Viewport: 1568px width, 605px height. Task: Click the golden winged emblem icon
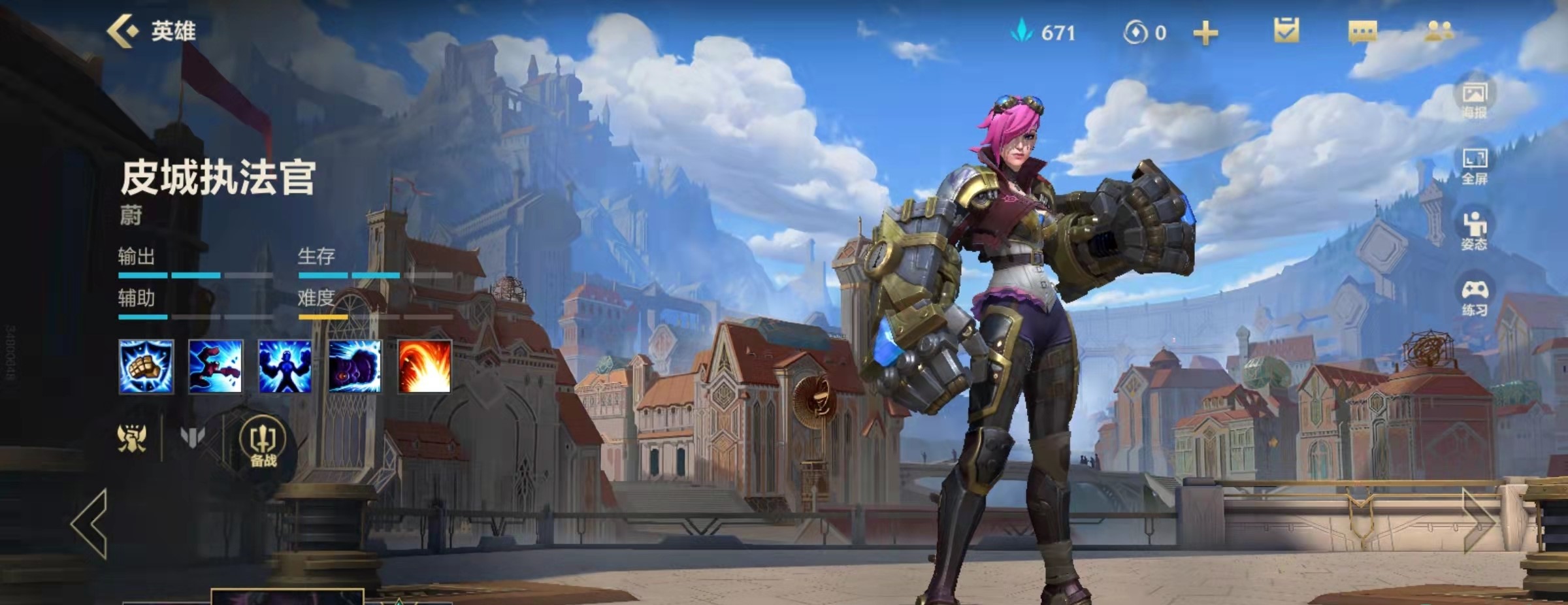(x=132, y=438)
